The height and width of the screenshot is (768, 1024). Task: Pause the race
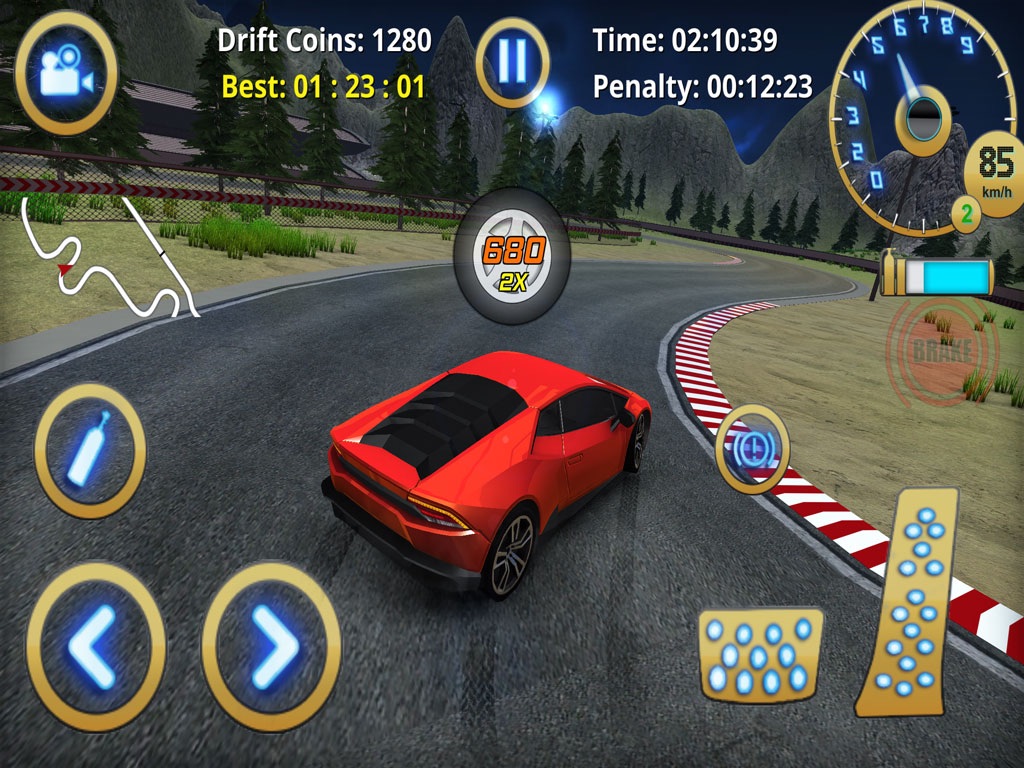pos(512,61)
